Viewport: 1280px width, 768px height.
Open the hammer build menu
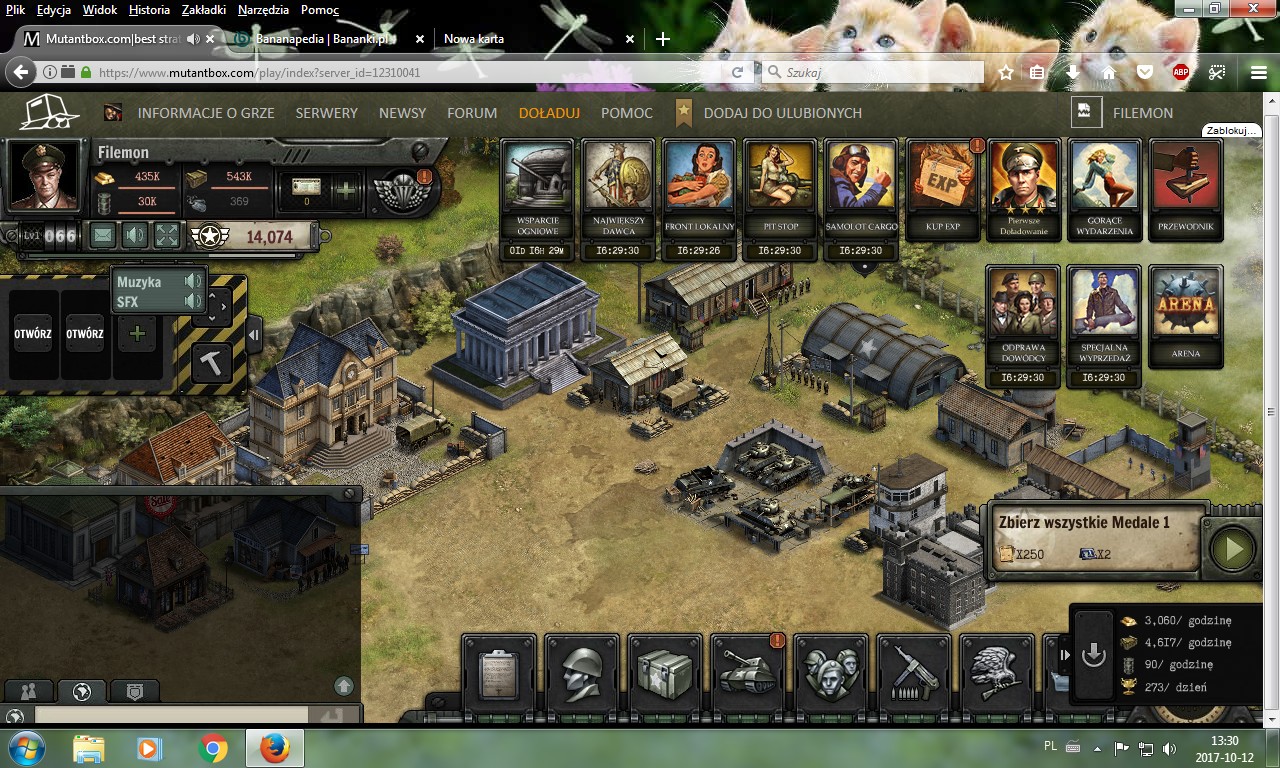(x=211, y=362)
